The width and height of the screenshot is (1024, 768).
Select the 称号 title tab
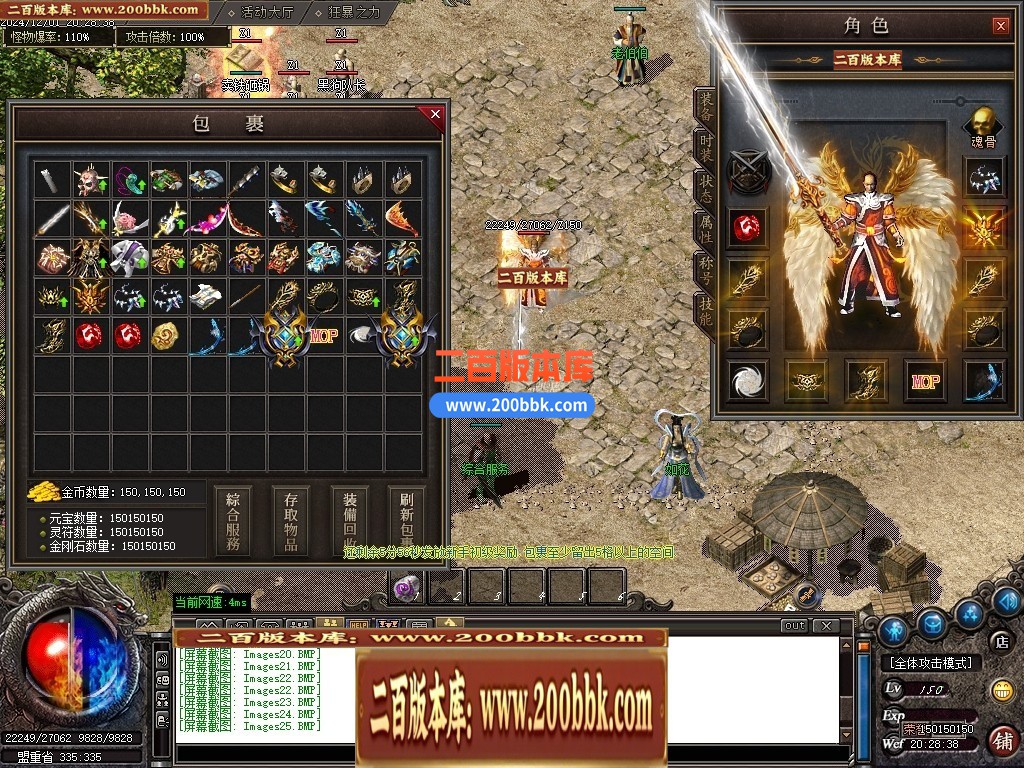(705, 270)
